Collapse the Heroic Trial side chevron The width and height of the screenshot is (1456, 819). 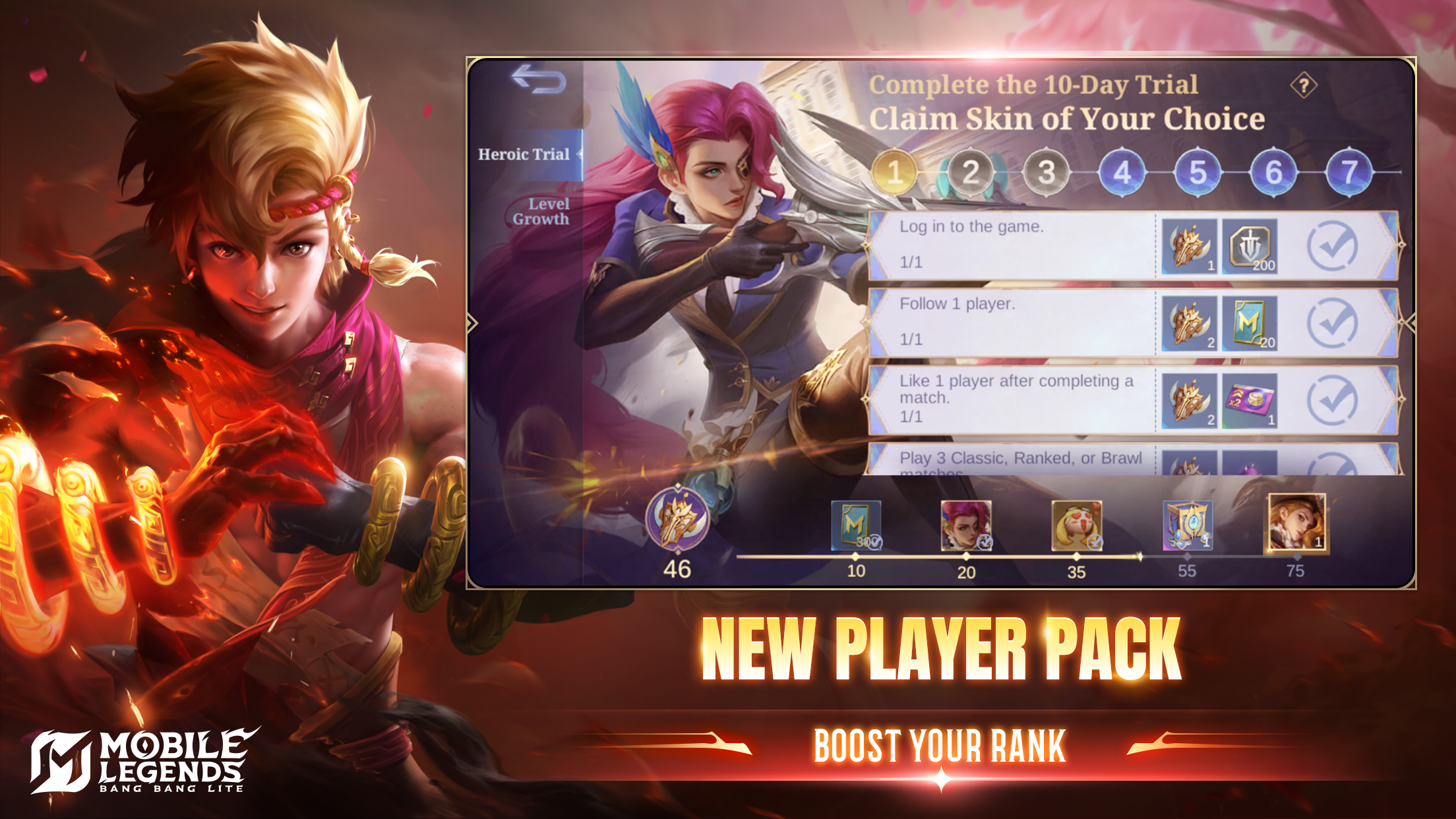click(580, 155)
